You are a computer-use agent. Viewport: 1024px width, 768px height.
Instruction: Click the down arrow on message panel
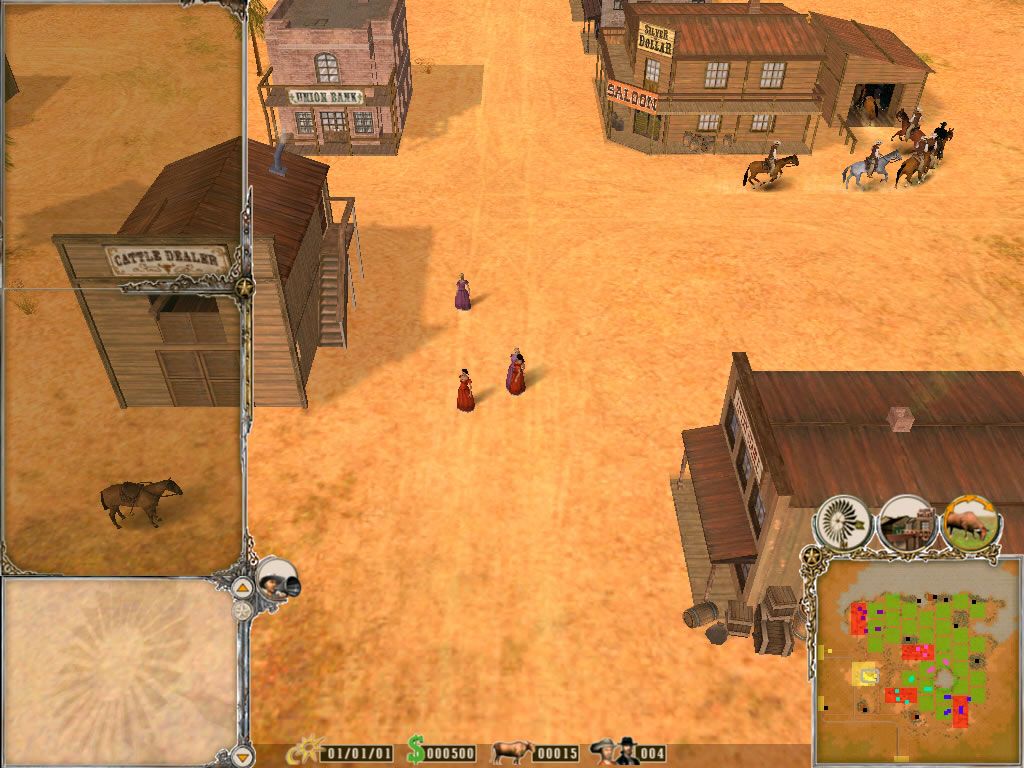242,753
